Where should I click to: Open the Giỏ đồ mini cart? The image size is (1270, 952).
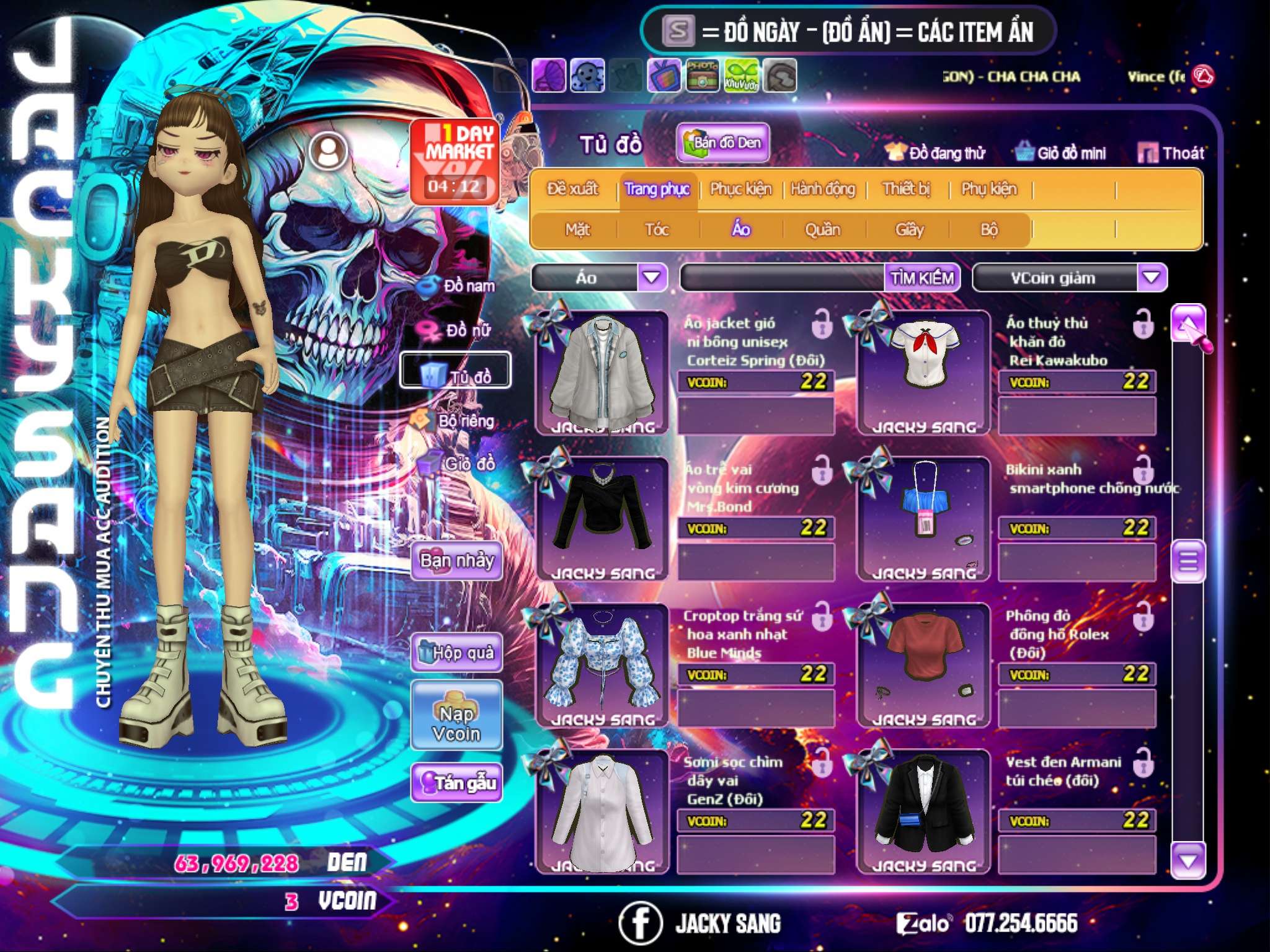tap(1060, 153)
